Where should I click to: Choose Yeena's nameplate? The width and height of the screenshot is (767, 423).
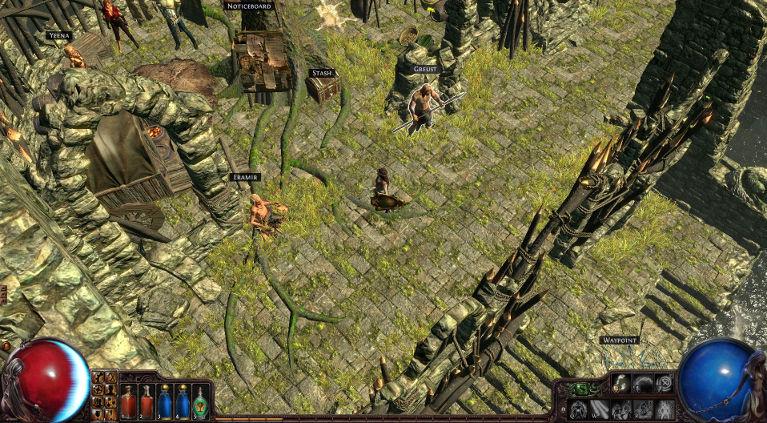tap(59, 35)
